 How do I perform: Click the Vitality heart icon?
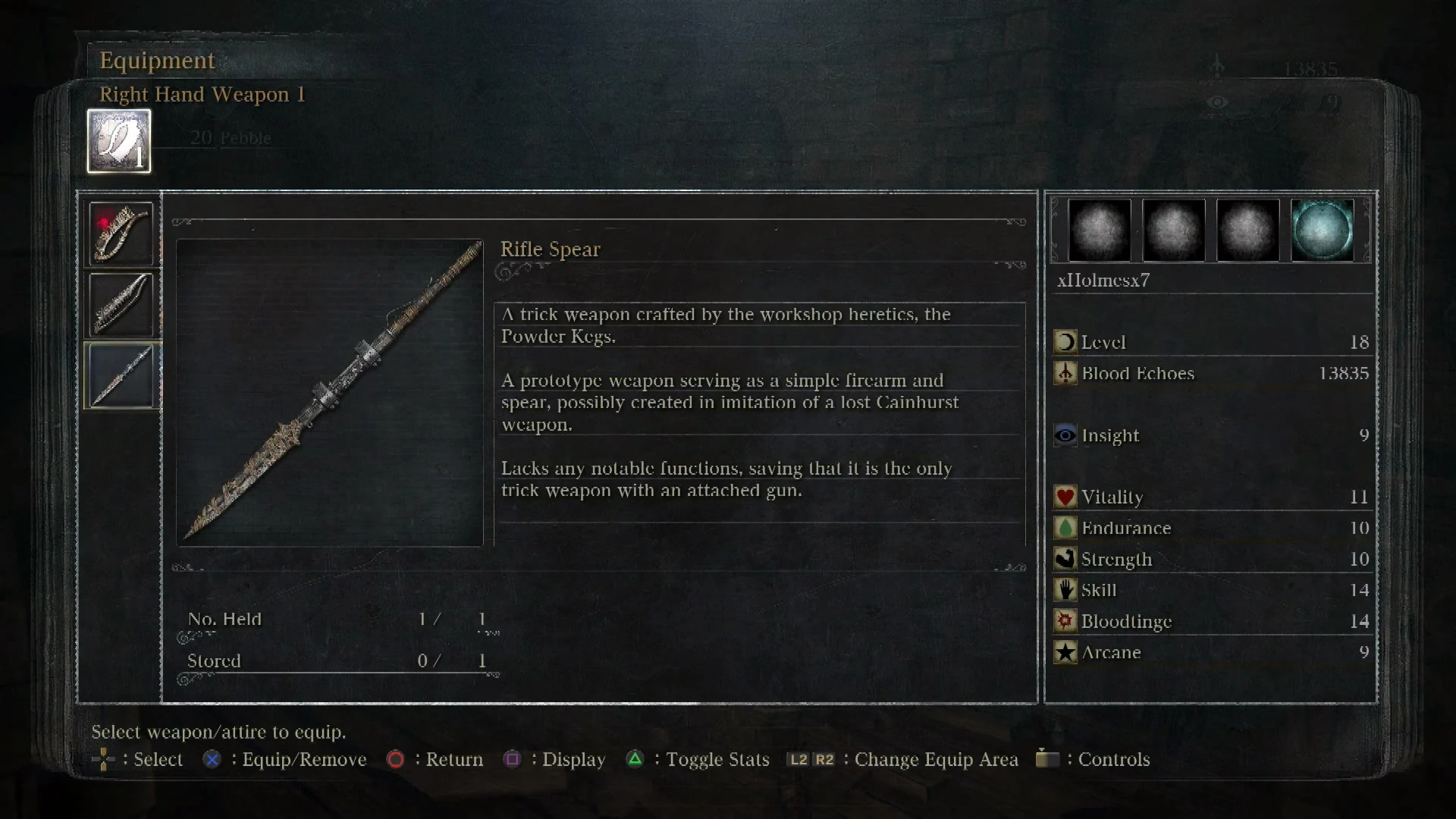(x=1064, y=497)
